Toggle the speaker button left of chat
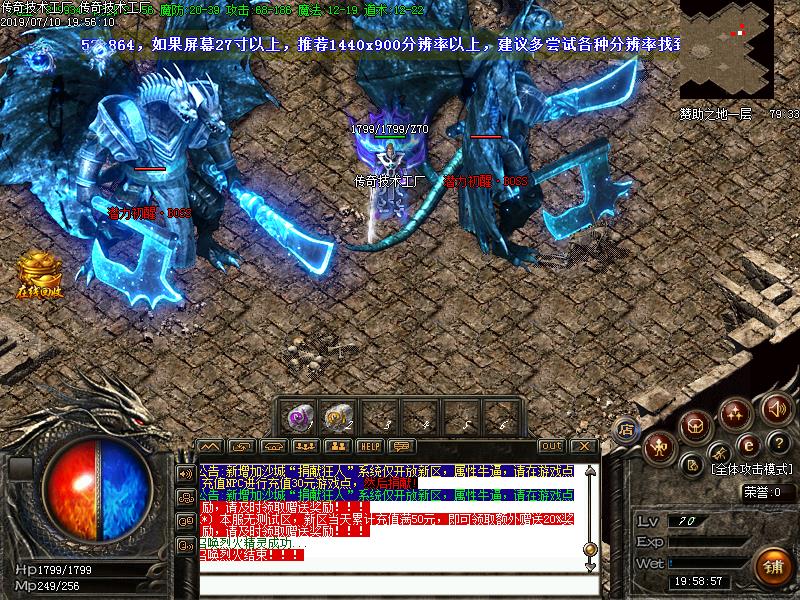Screen dimensions: 800x600 185,472
